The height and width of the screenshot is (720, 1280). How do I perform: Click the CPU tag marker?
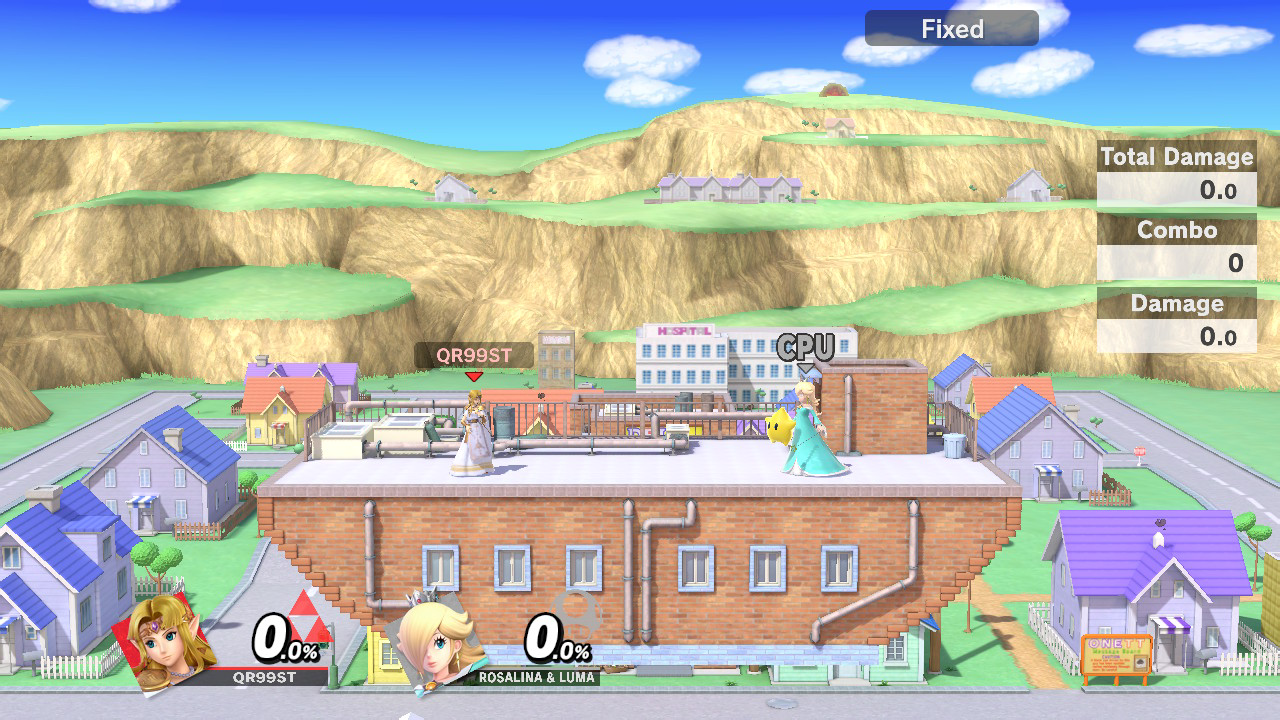pos(805,348)
